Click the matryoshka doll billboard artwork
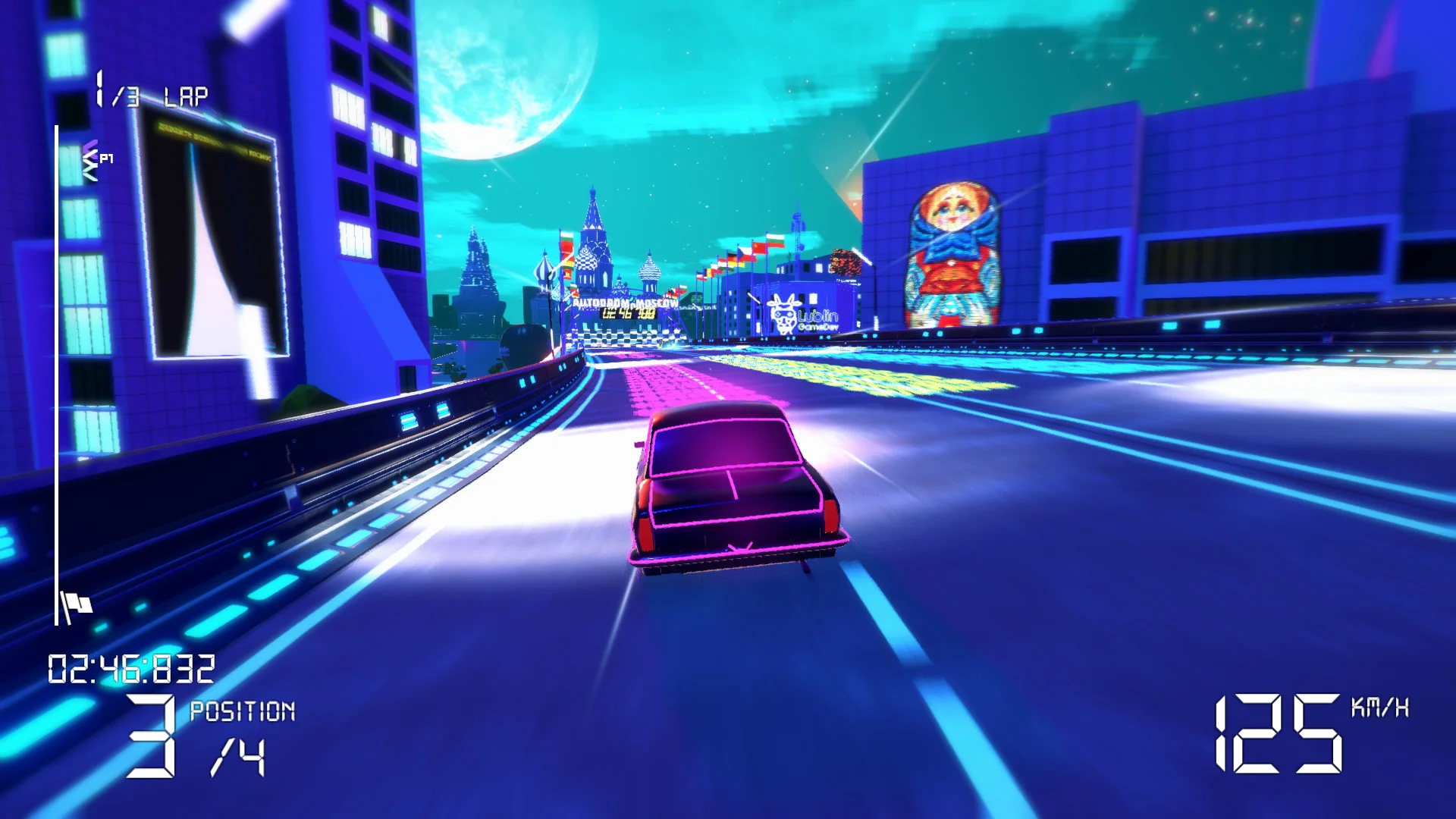The image size is (1456, 819). coord(949,250)
